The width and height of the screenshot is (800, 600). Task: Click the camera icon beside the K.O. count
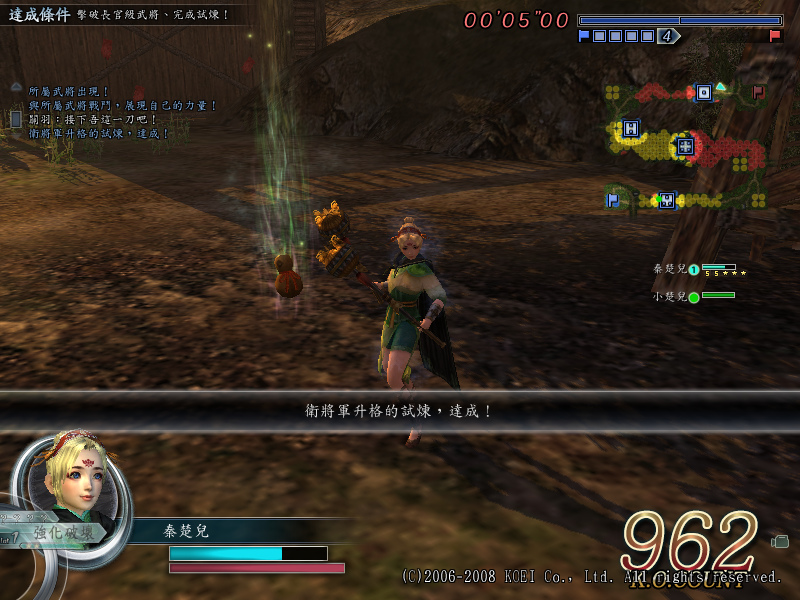click(780, 541)
